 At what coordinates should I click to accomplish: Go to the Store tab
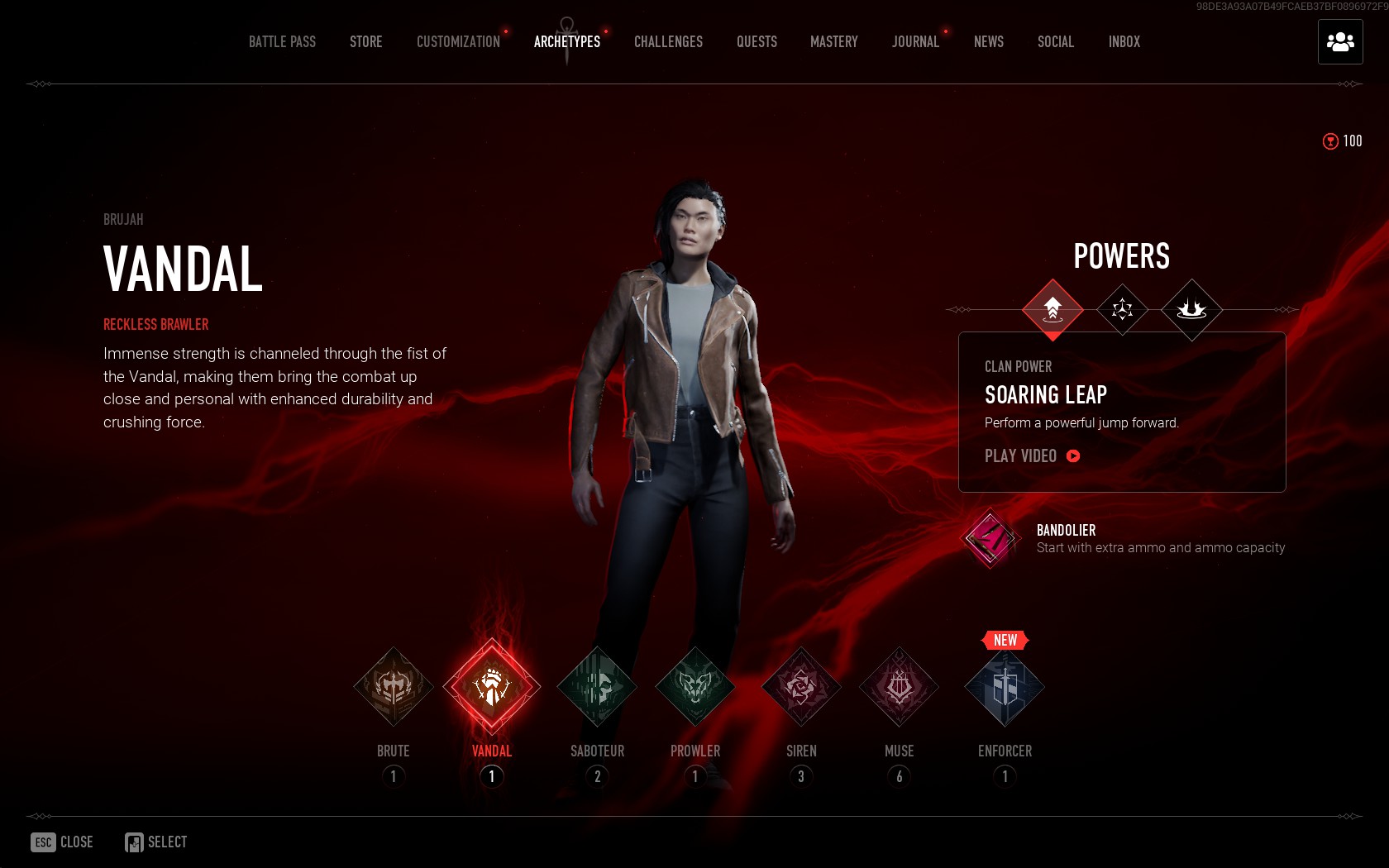[365, 42]
